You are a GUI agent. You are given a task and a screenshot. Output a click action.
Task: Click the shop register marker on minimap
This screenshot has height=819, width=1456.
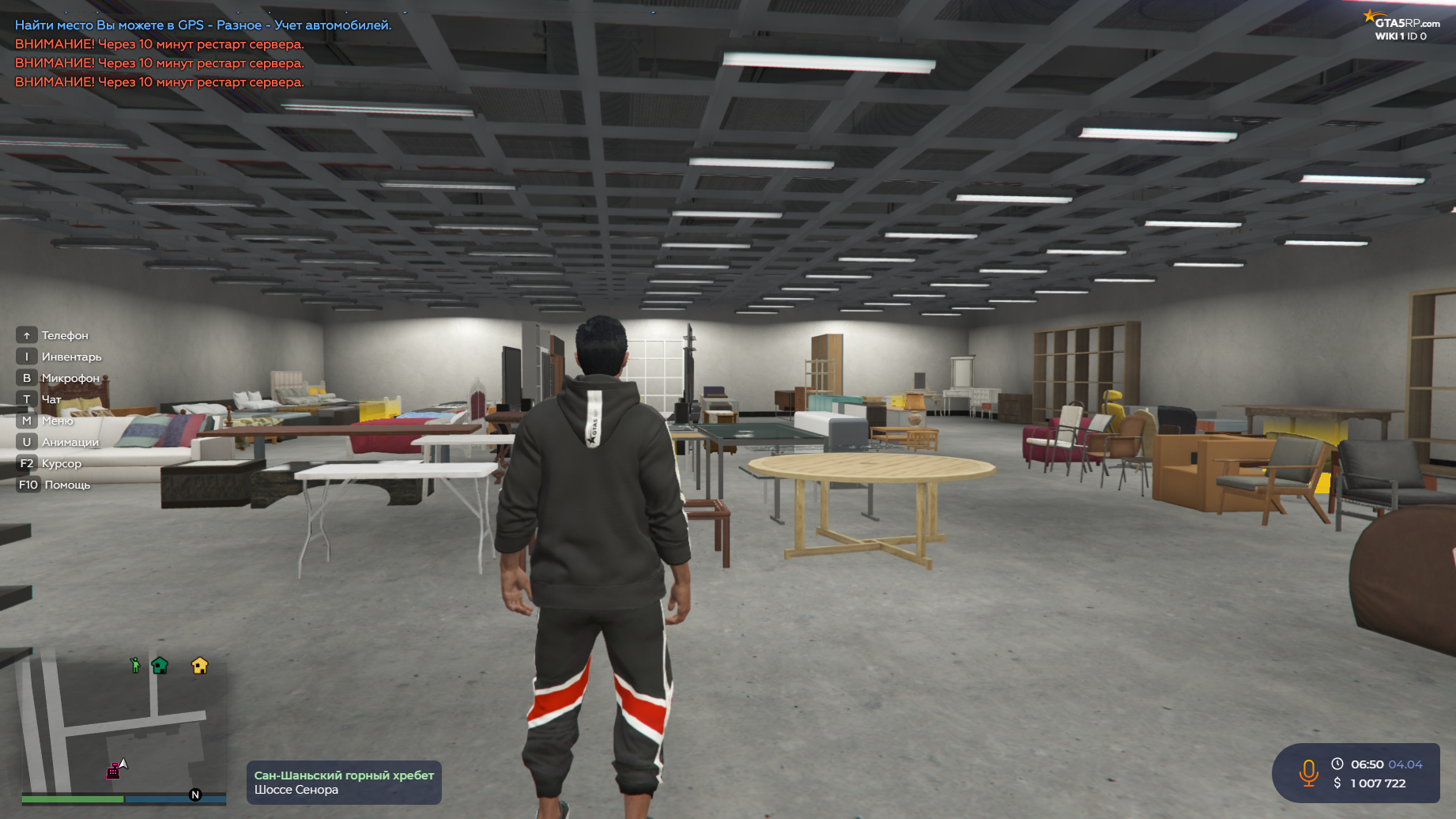pos(114,771)
